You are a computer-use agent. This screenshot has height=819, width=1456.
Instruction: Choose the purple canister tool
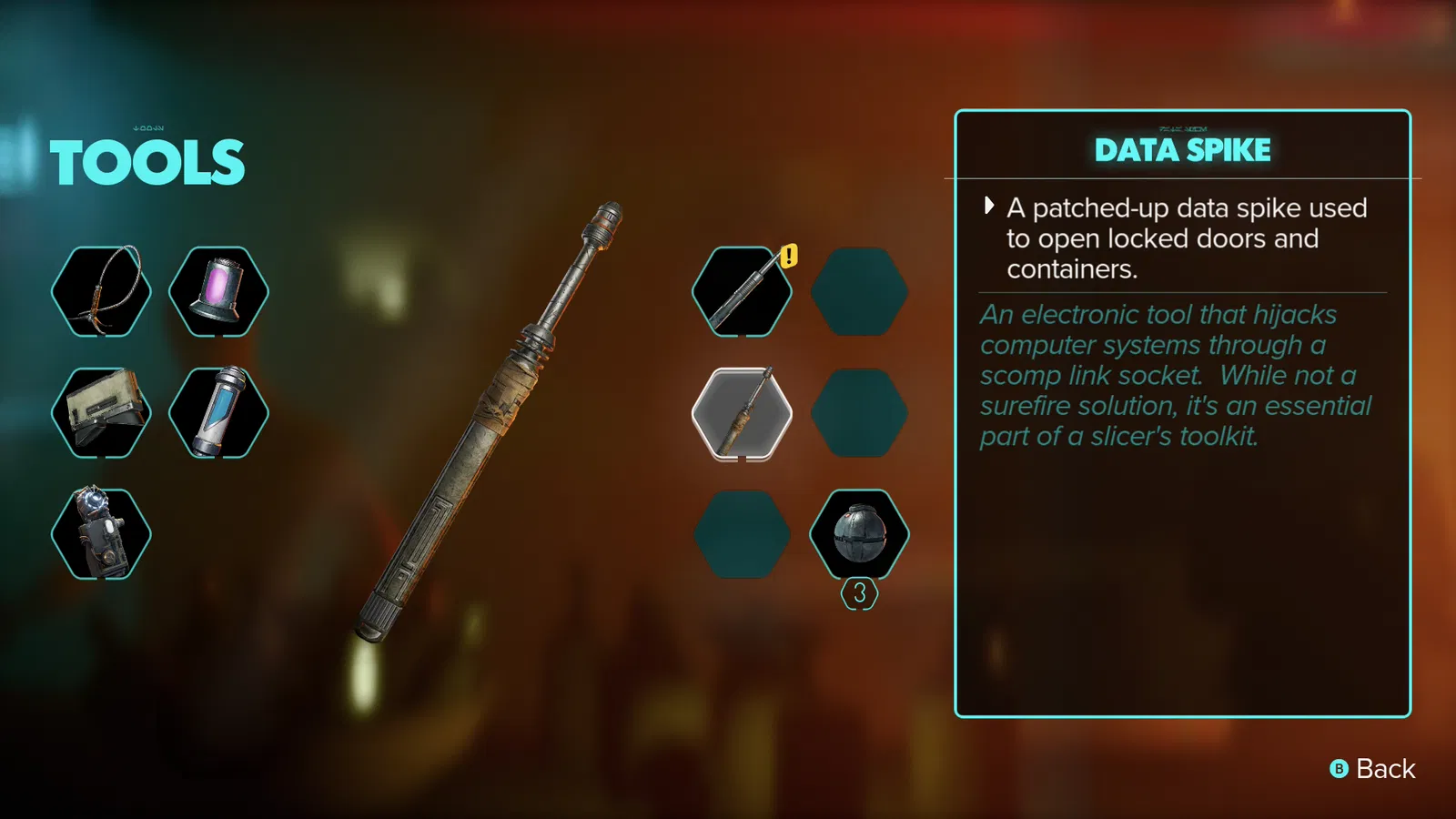(x=218, y=291)
